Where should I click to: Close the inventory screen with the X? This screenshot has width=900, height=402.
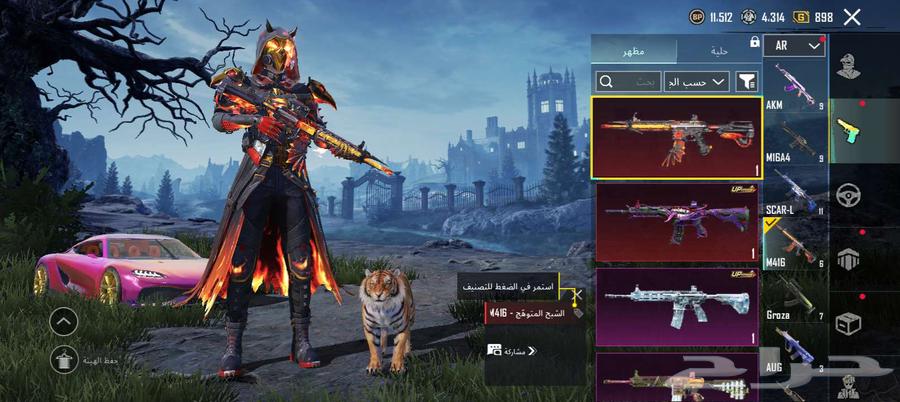(852, 17)
